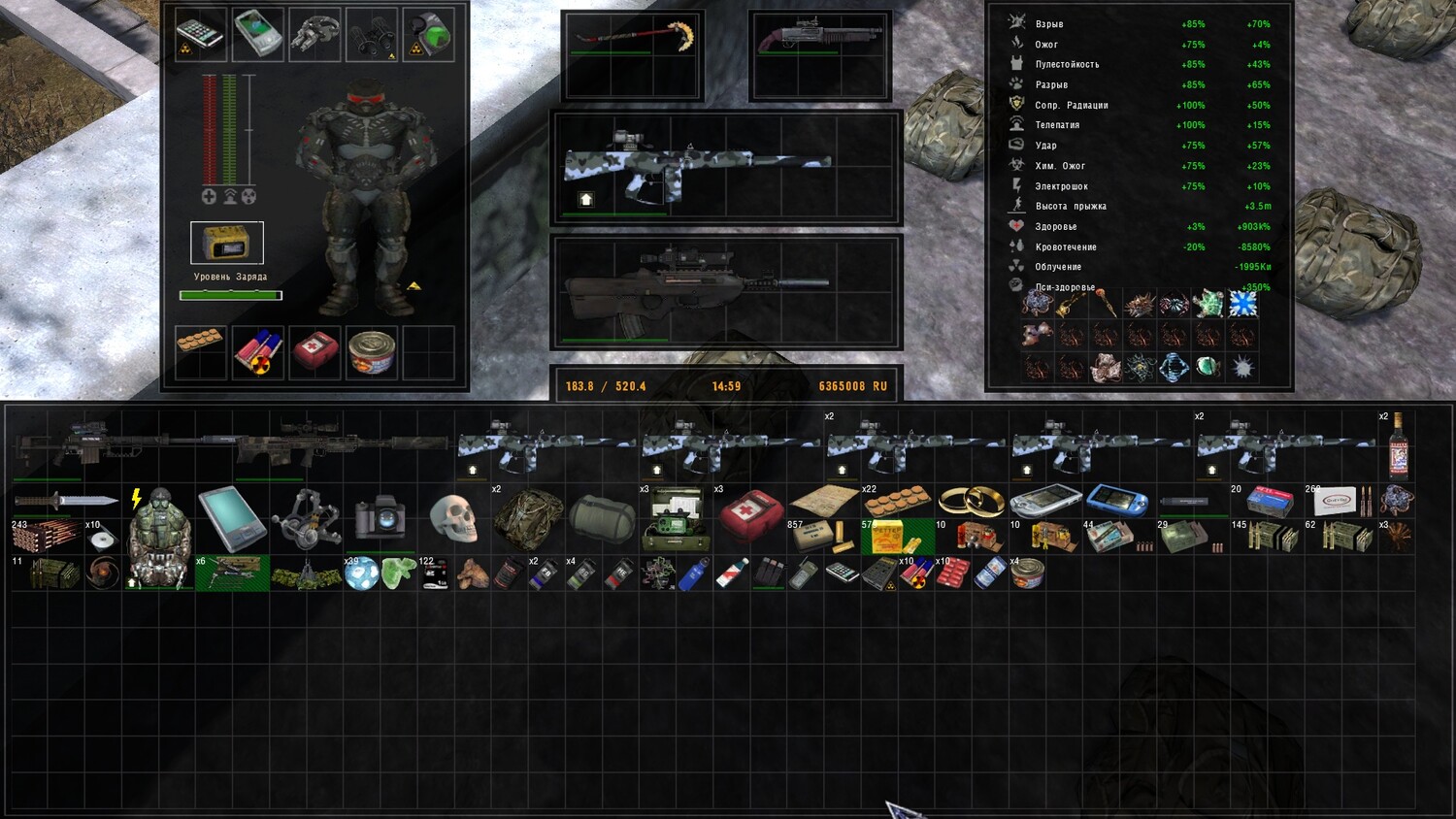Viewport: 1456px width, 819px height.
Task: Pick the sleeping bag roll item
Action: (x=601, y=518)
